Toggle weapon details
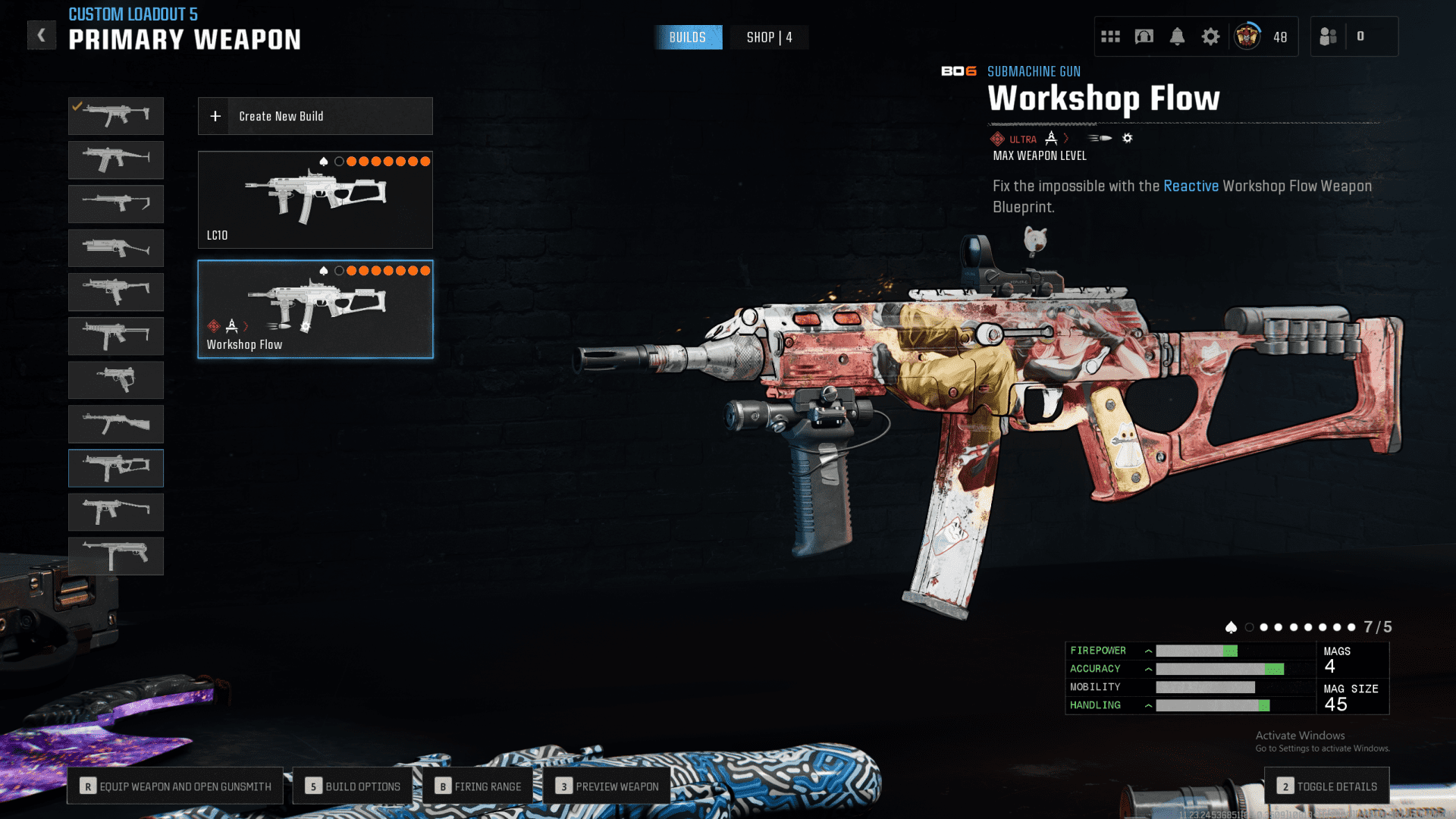 click(x=1327, y=786)
